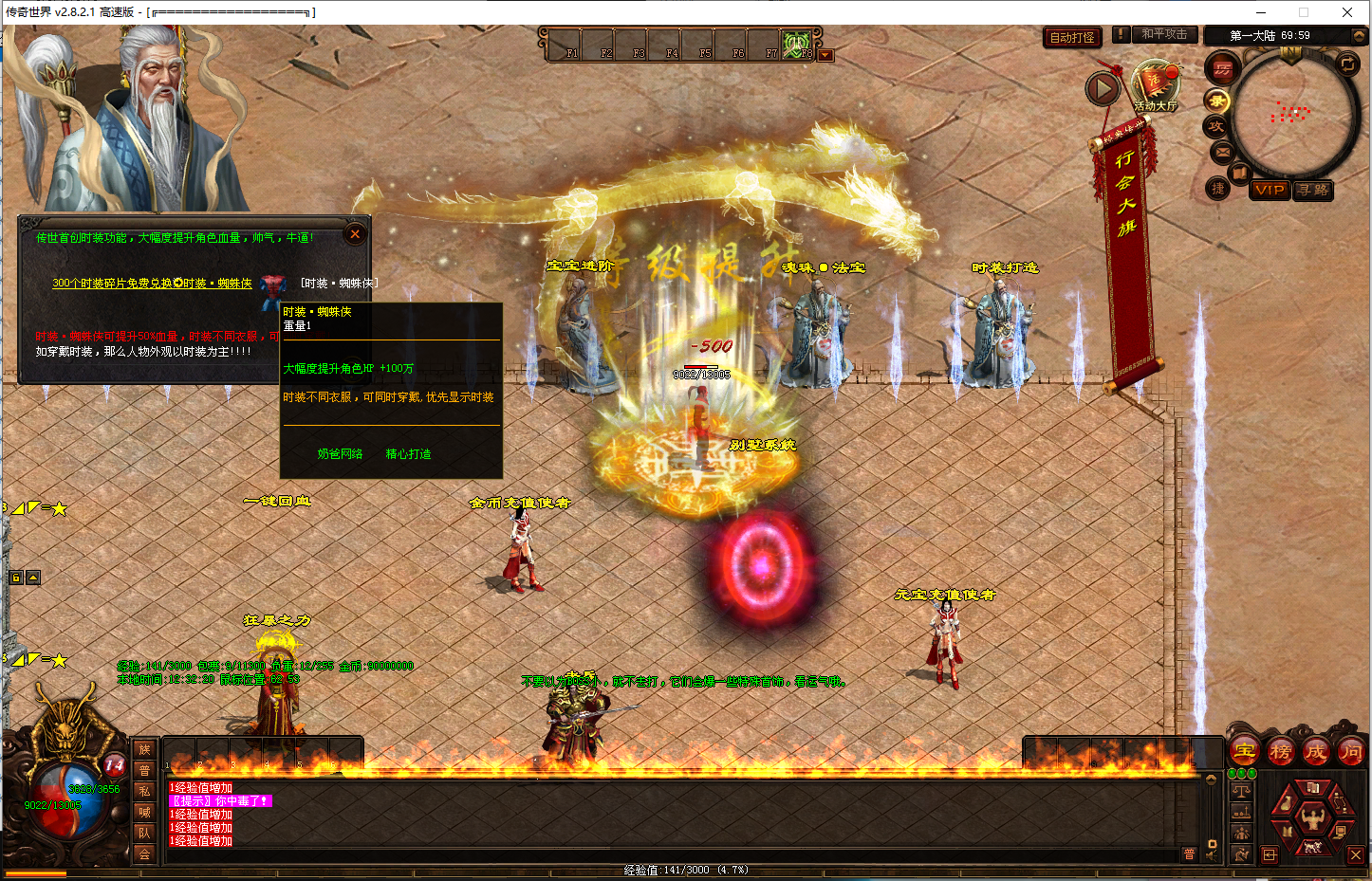The width and height of the screenshot is (1372, 881).
Task: Switch the 和平攻击 attack mode
Action: point(1163,34)
